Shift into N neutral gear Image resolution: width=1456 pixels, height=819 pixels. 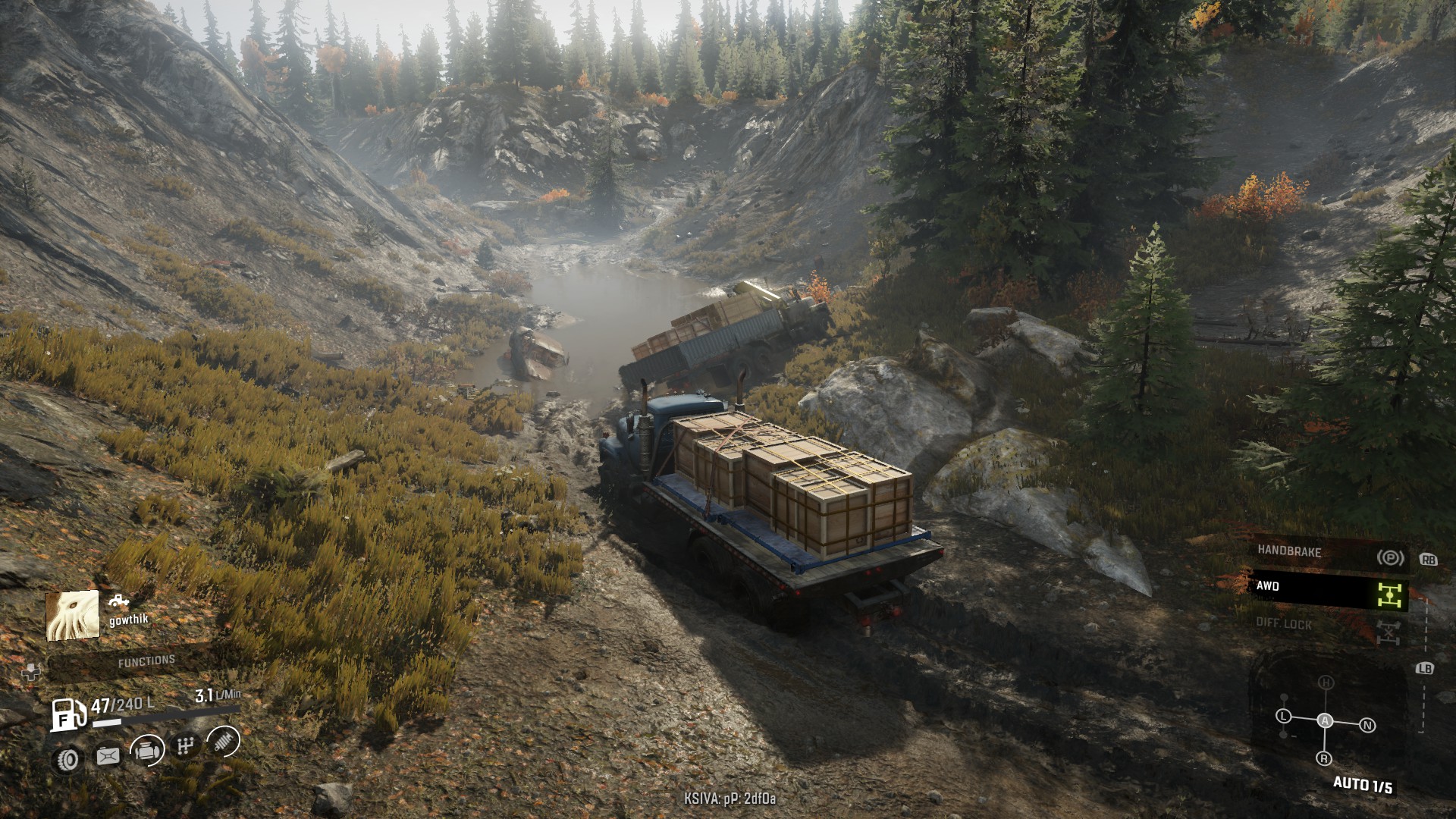[1367, 726]
